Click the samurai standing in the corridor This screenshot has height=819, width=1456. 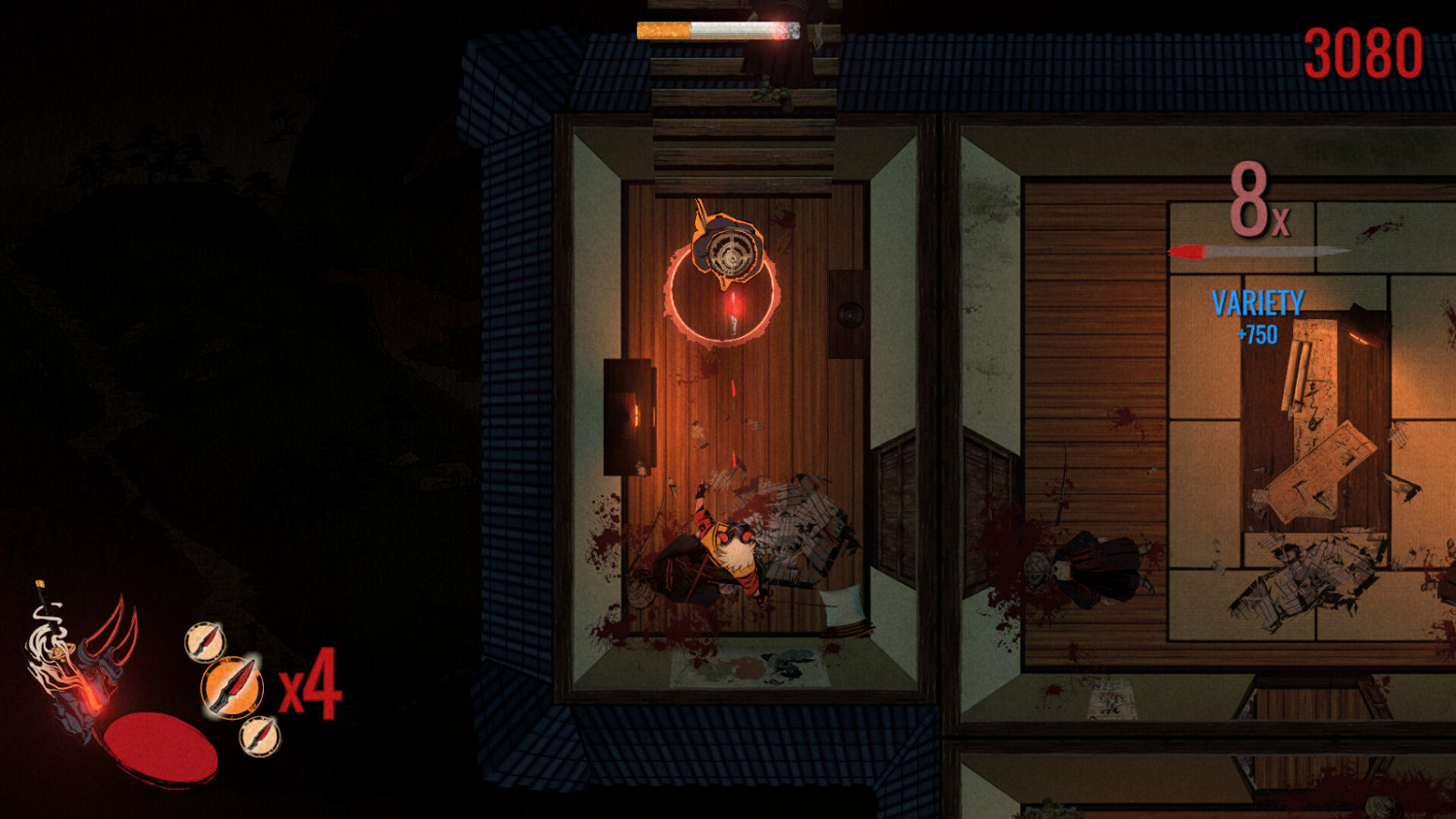[x=1091, y=563]
